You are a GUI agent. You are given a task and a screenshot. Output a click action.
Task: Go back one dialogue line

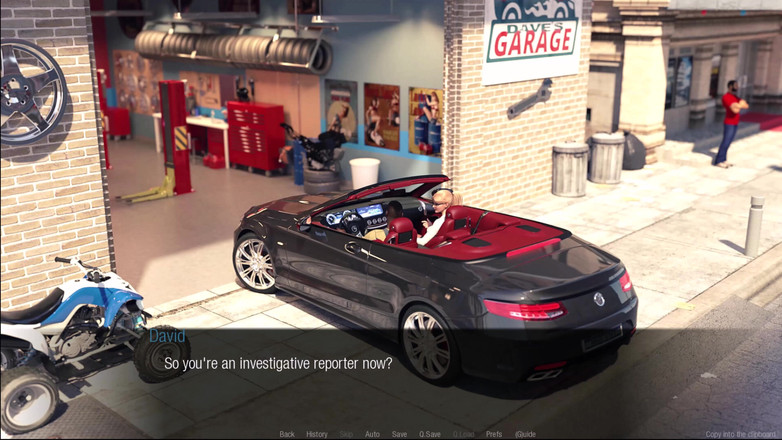[x=287, y=434]
